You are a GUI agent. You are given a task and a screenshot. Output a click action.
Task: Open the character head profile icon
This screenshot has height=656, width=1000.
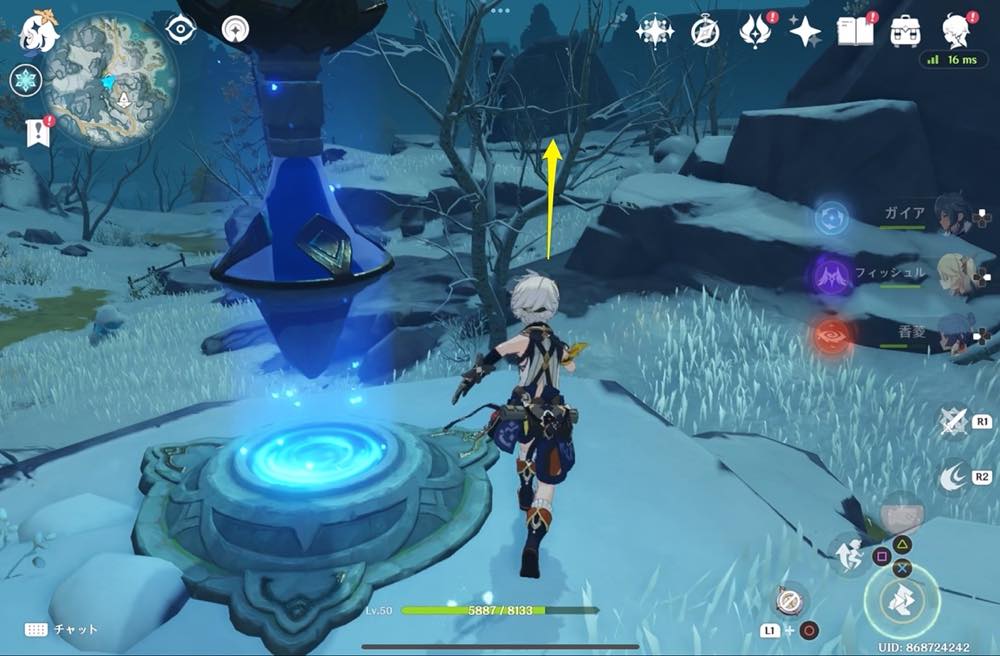[x=957, y=31]
